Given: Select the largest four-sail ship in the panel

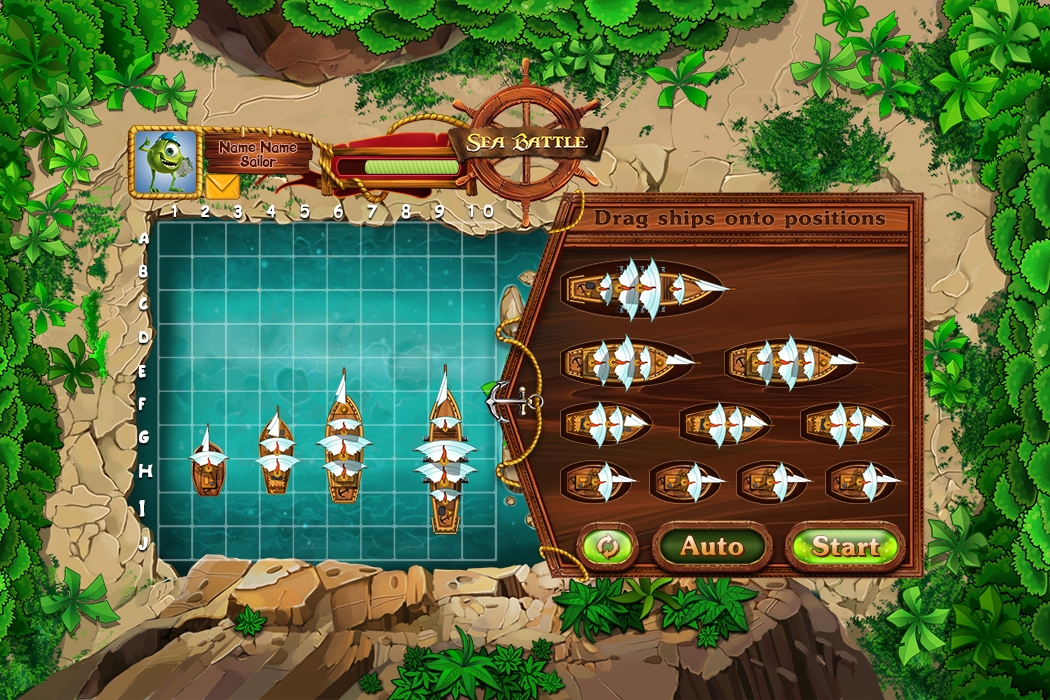Looking at the screenshot, I should point(645,288).
